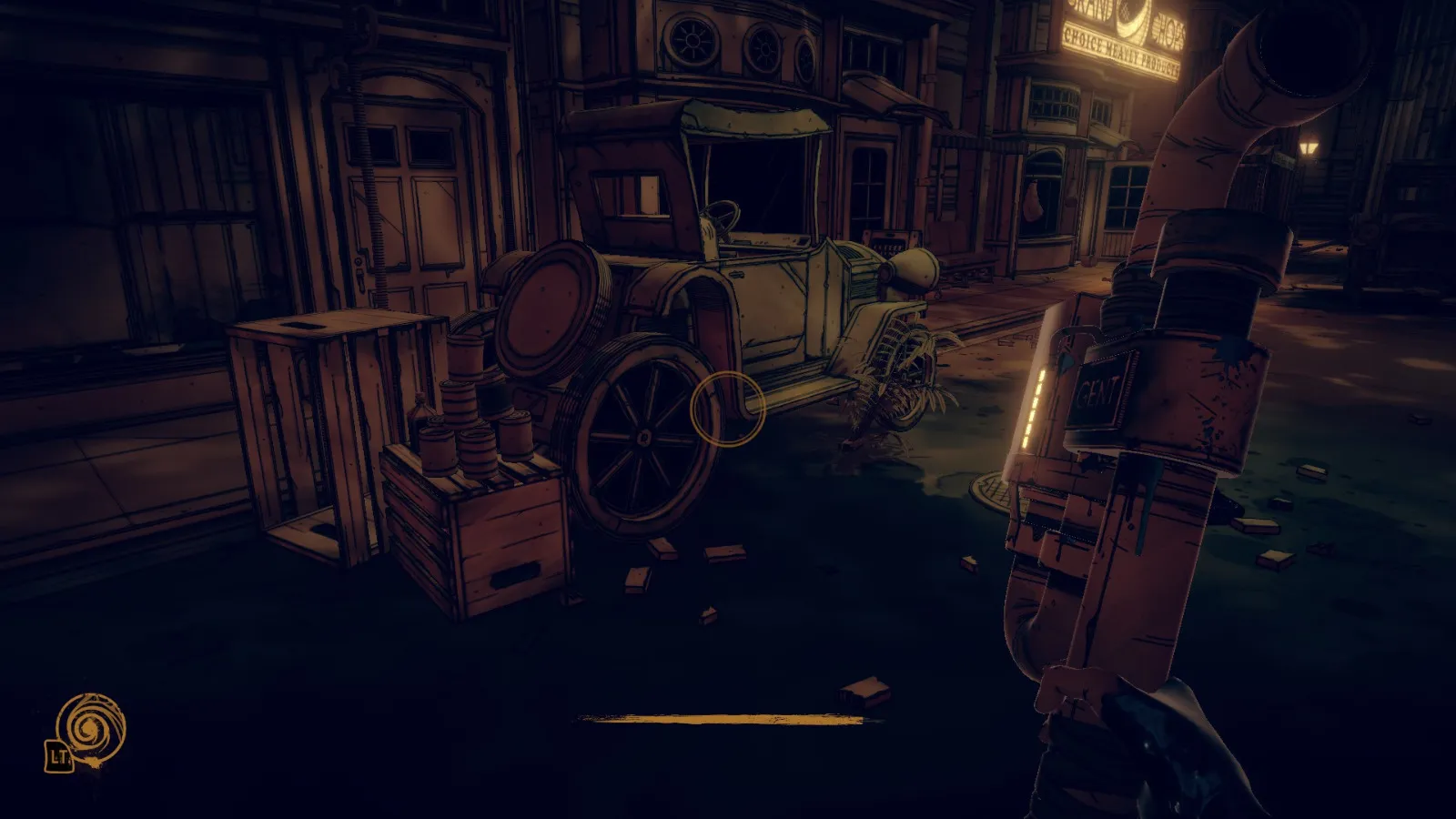Activate the swirl ability icon
Image resolution: width=1456 pixels, height=819 pixels.
[x=90, y=728]
